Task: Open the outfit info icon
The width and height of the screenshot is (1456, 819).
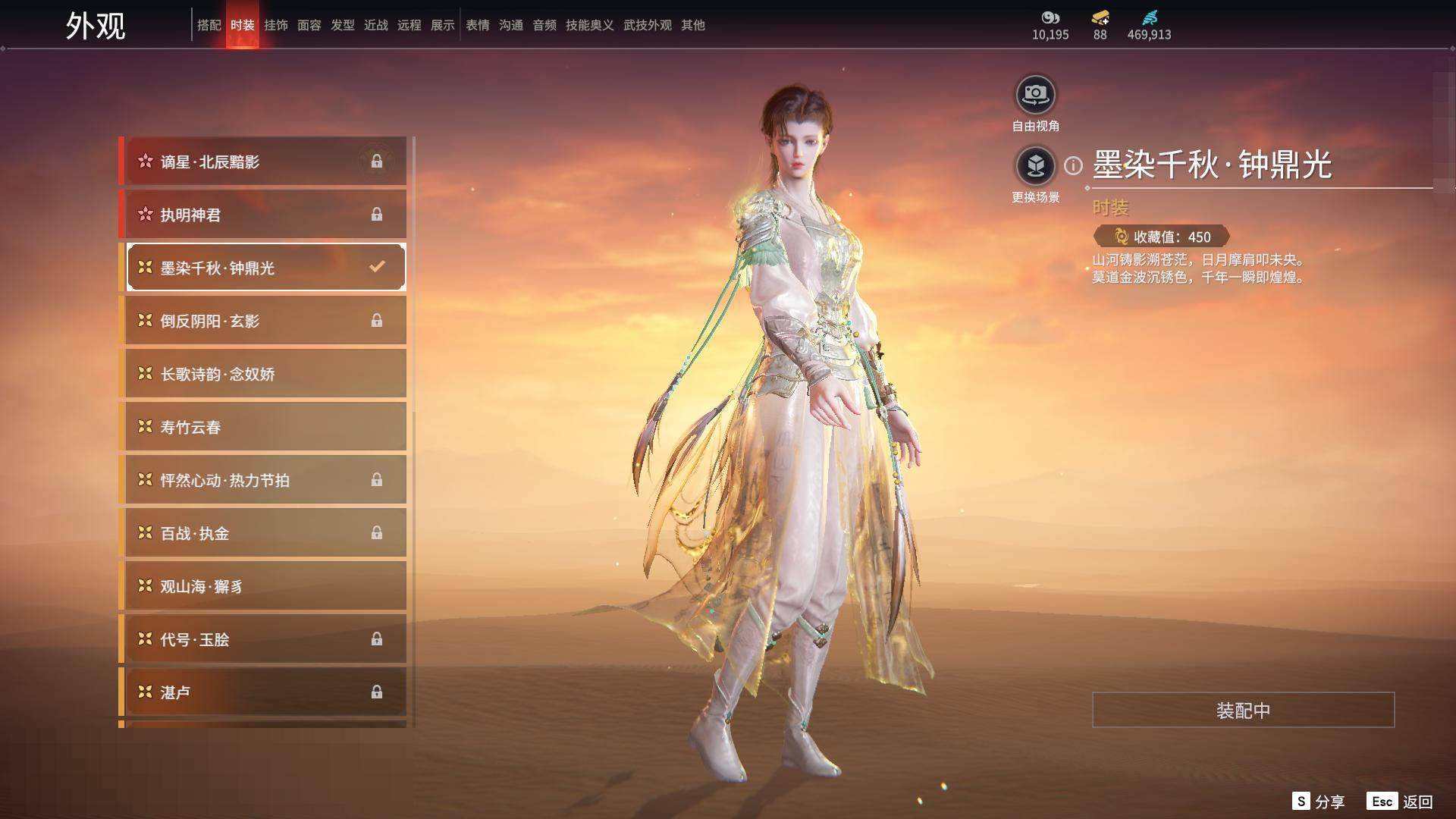Action: [1073, 165]
